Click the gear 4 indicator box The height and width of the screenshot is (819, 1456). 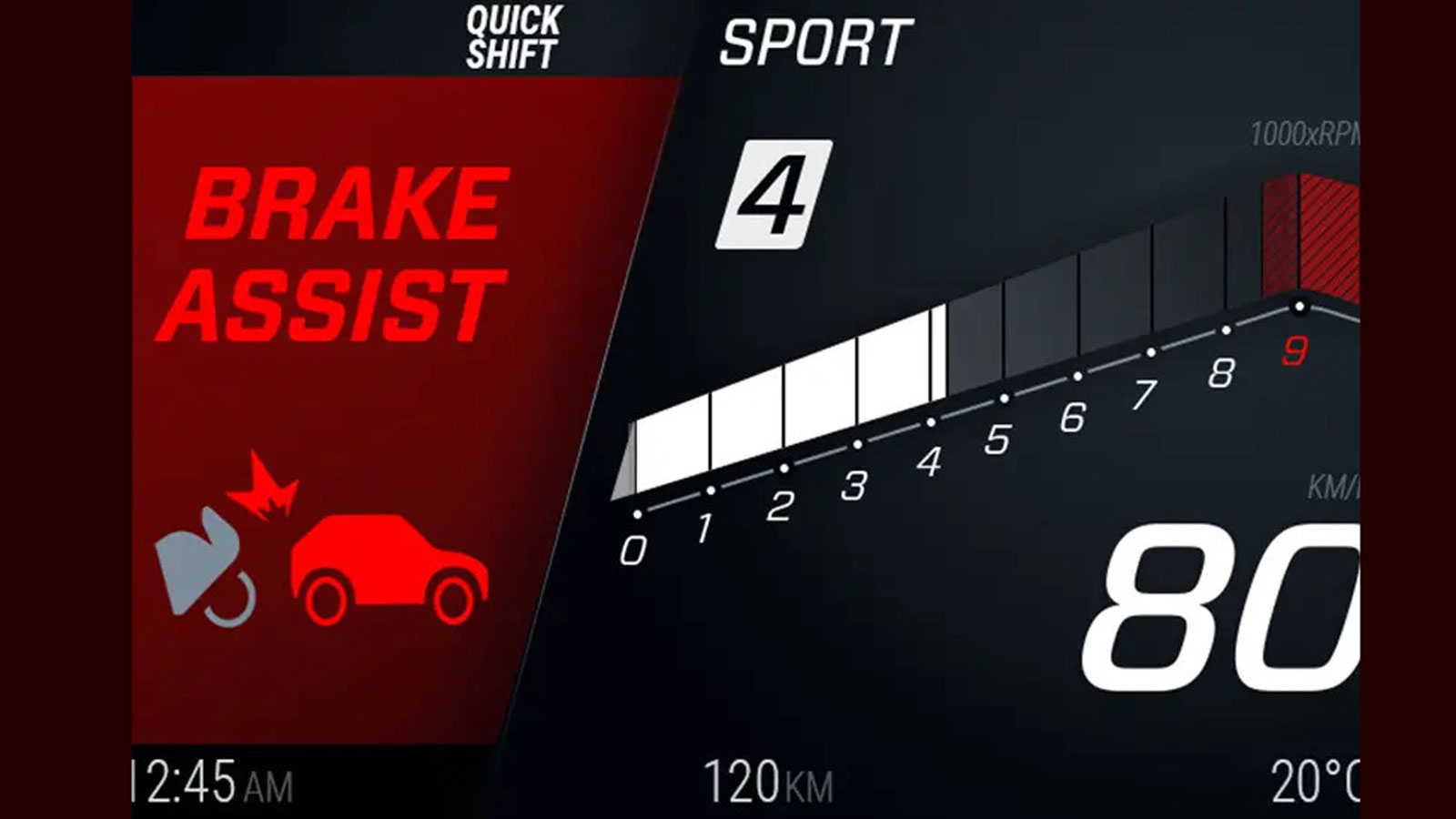pos(773,195)
